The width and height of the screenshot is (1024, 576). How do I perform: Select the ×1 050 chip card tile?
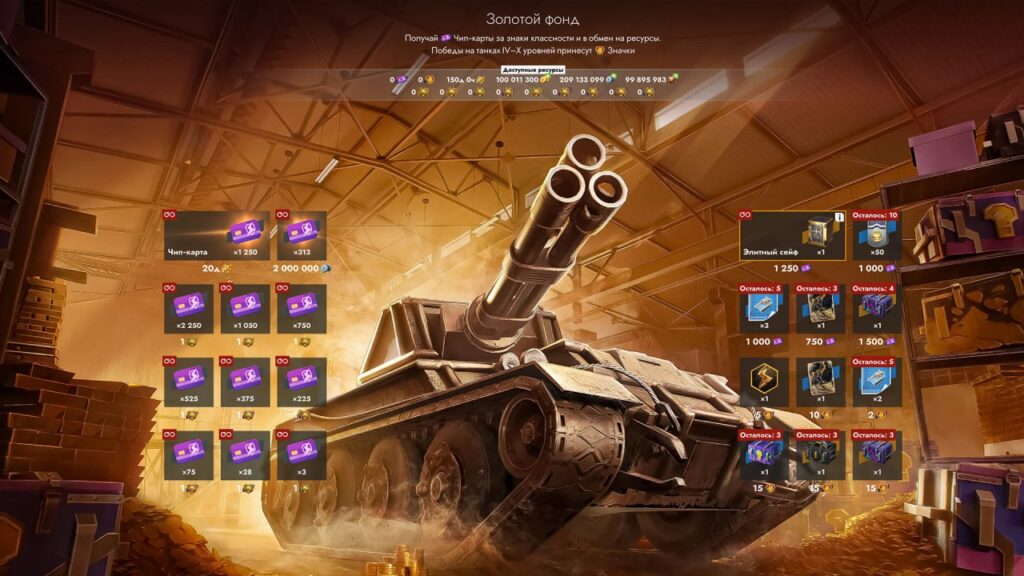(x=245, y=309)
